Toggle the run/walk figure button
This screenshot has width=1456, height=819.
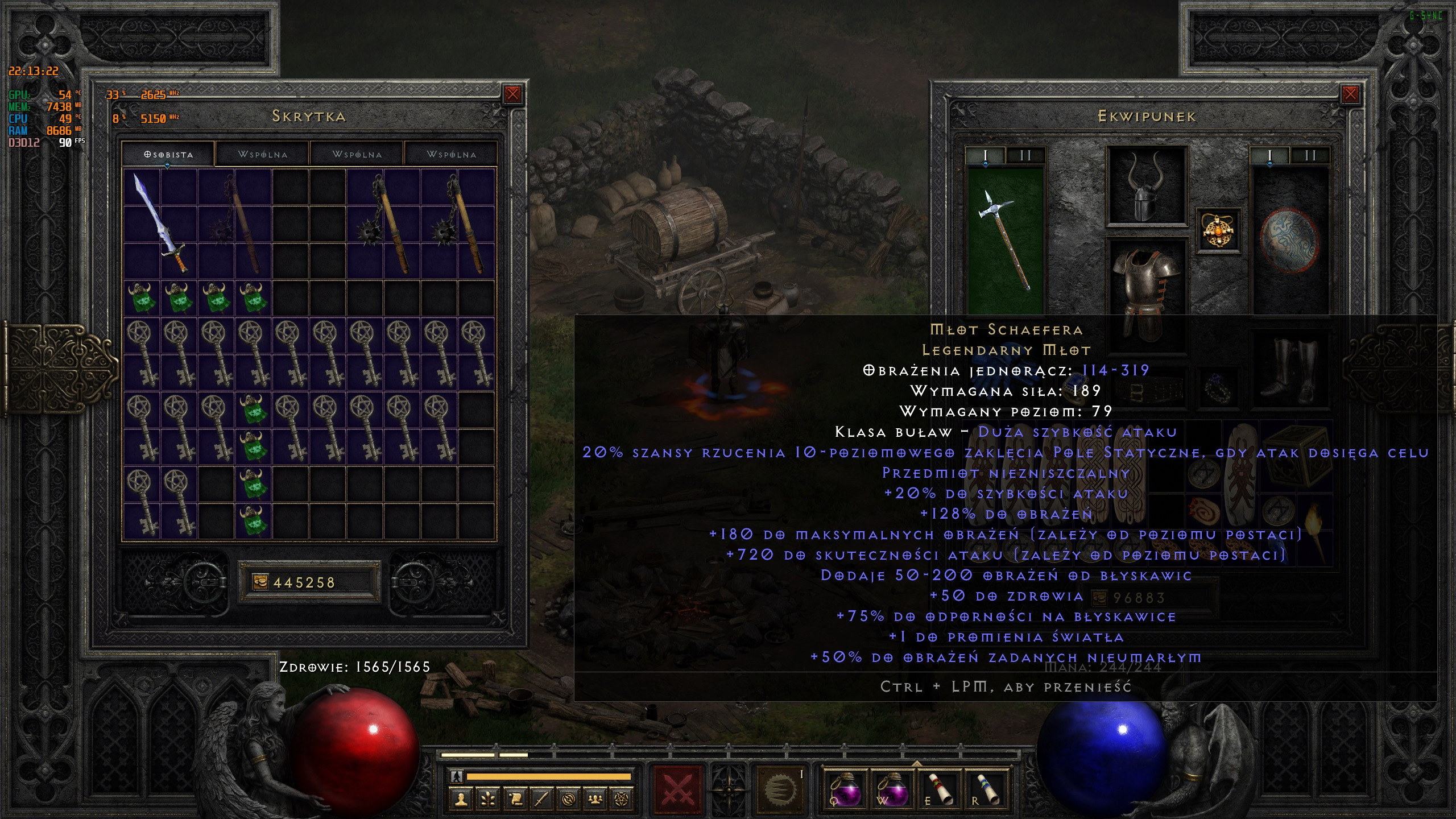pos(456,776)
